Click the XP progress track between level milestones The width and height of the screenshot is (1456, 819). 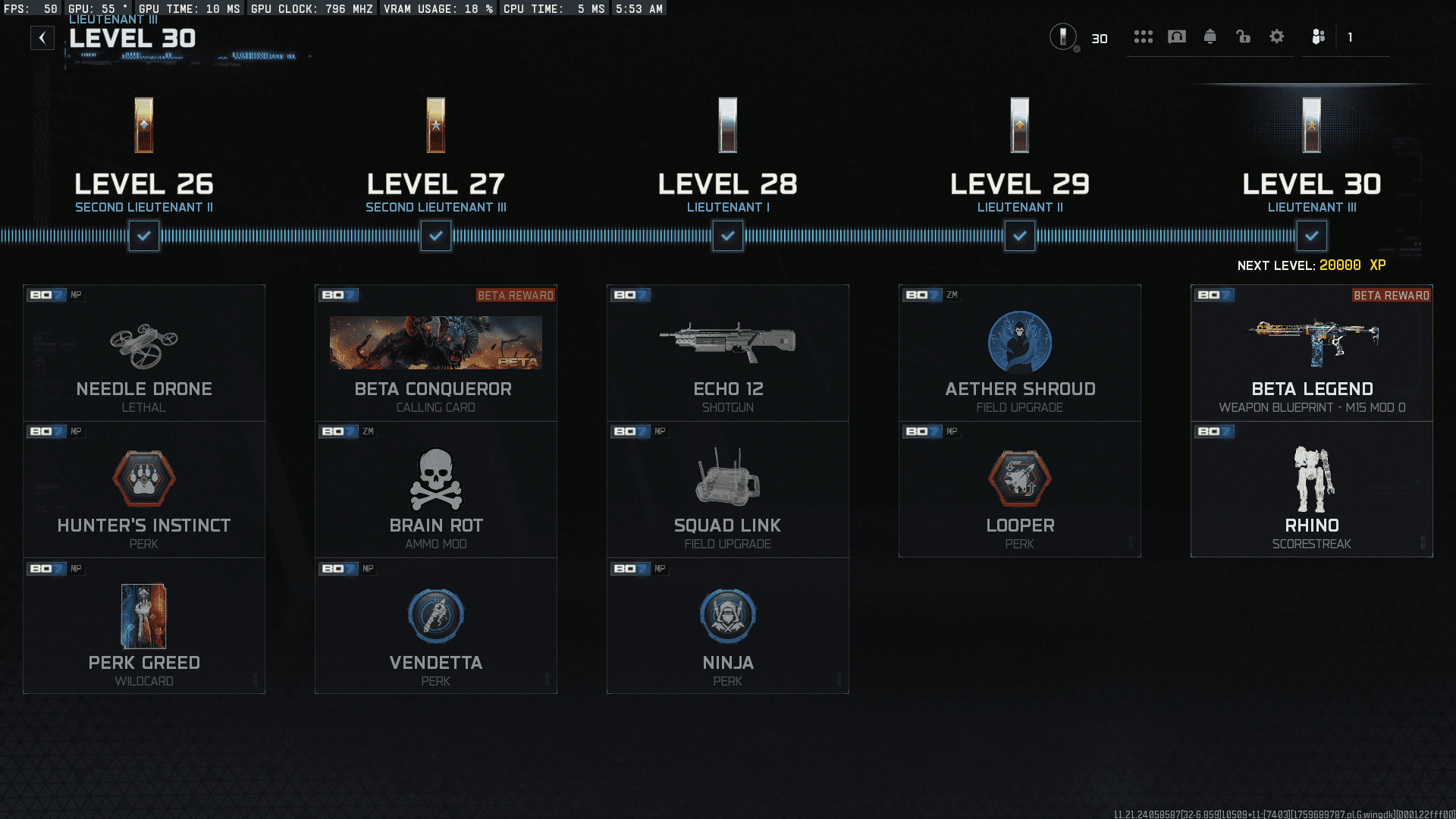[584, 236]
